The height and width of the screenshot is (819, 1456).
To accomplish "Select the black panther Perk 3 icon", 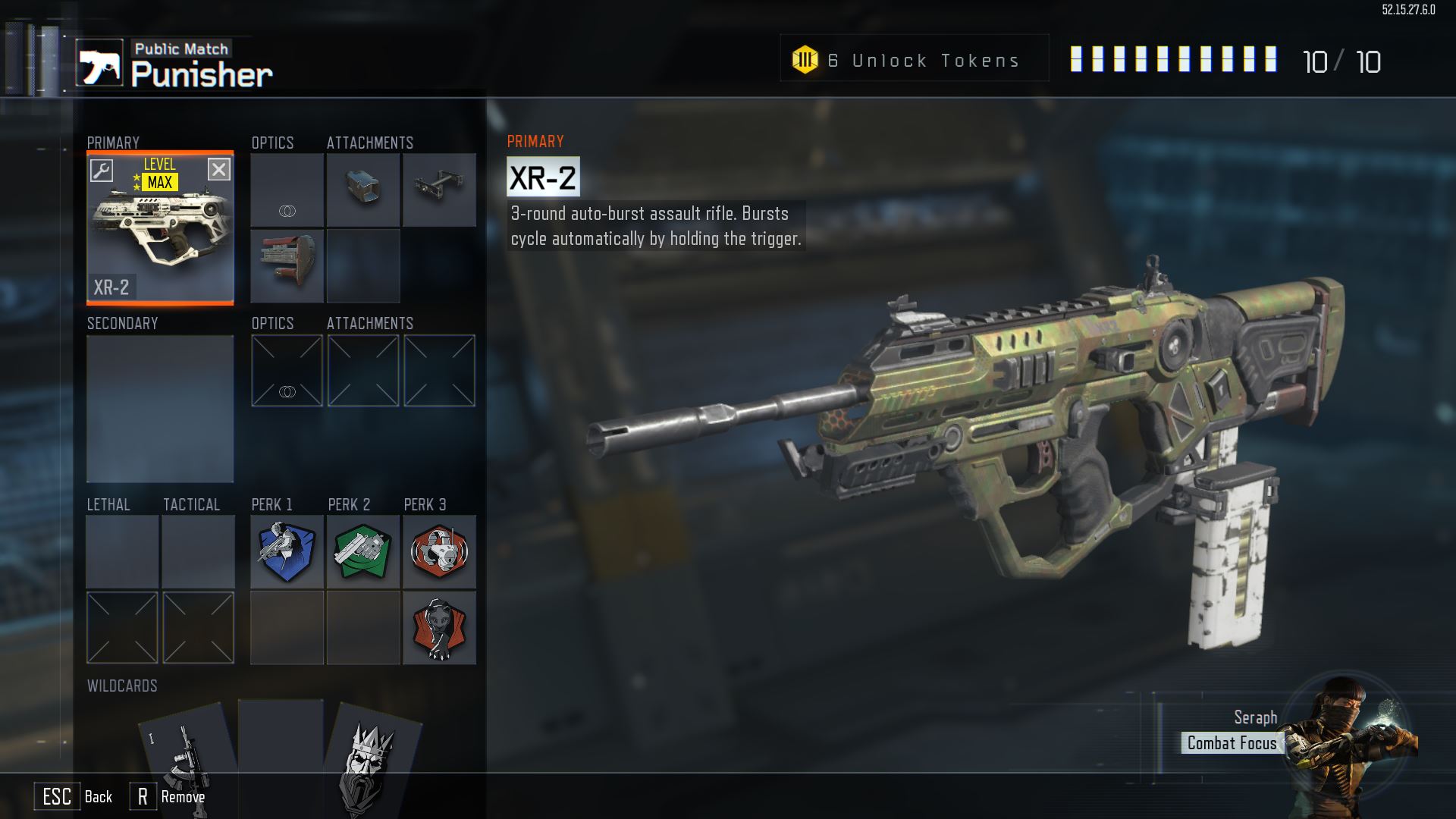I will (439, 628).
